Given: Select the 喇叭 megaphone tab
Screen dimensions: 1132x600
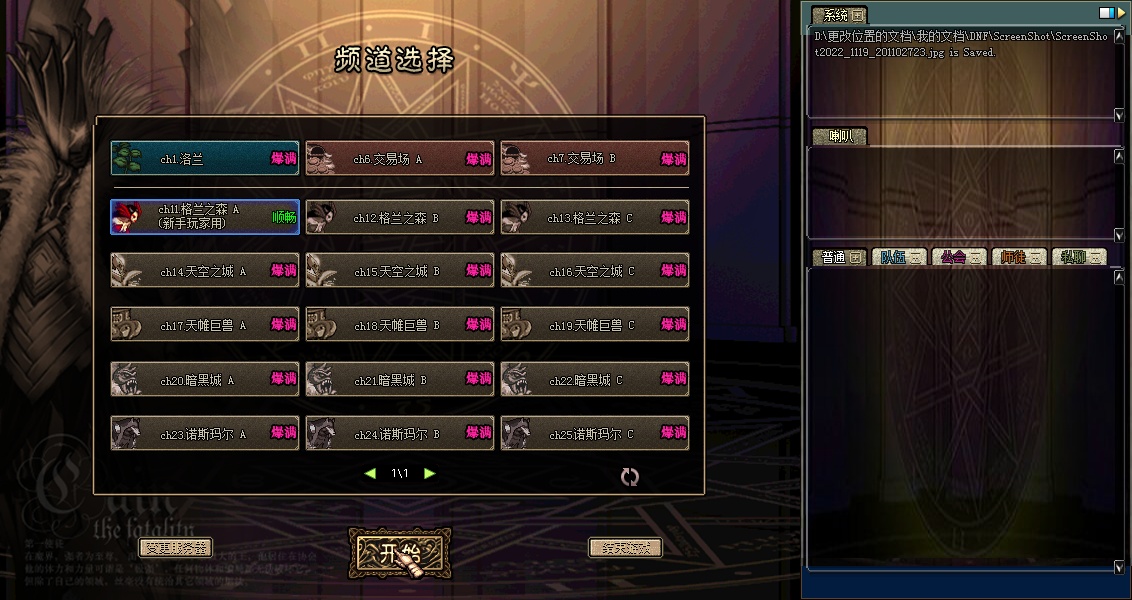Looking at the screenshot, I should pos(840,137).
